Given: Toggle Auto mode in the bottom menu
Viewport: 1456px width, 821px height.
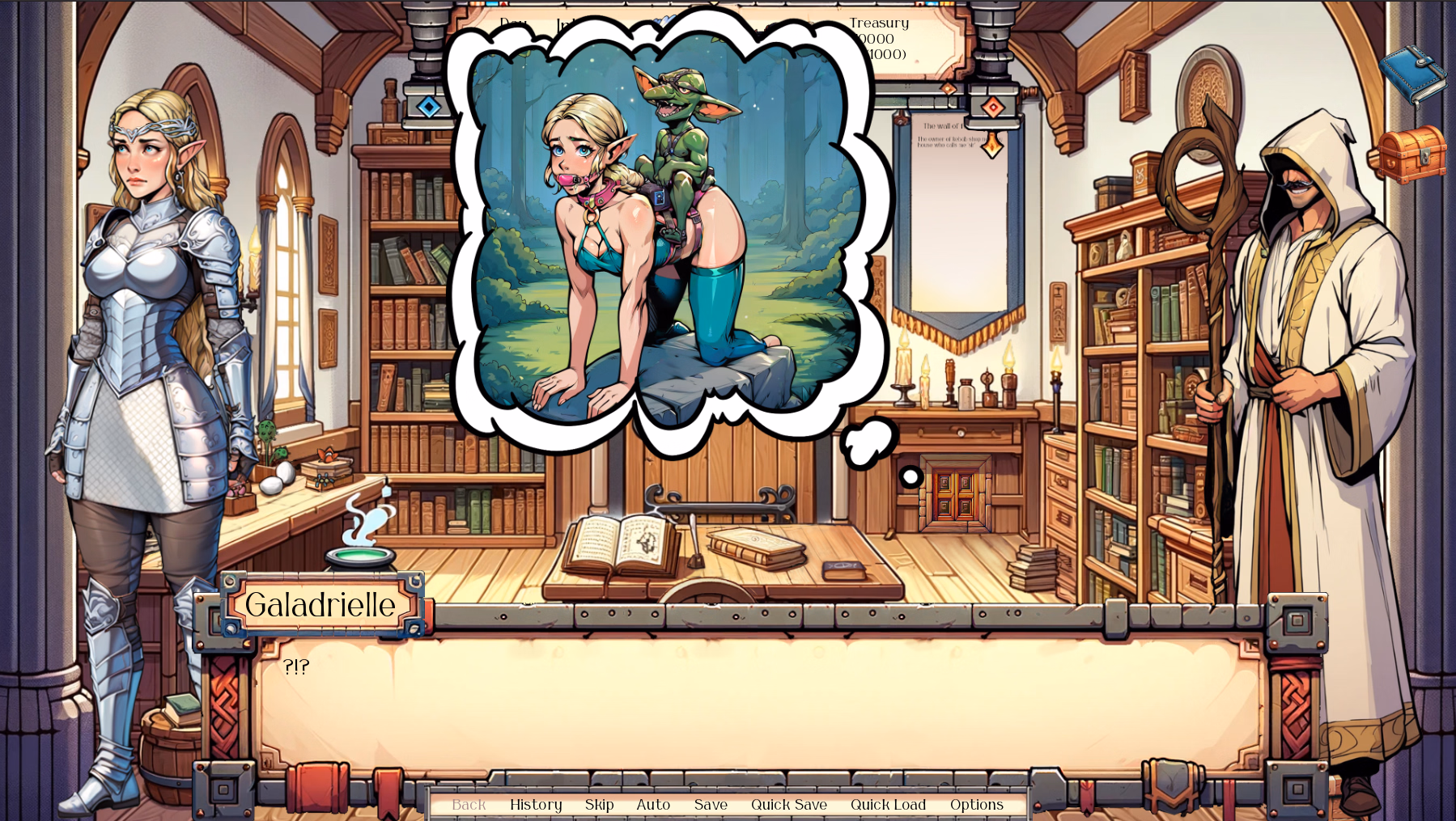Looking at the screenshot, I should click(x=653, y=805).
